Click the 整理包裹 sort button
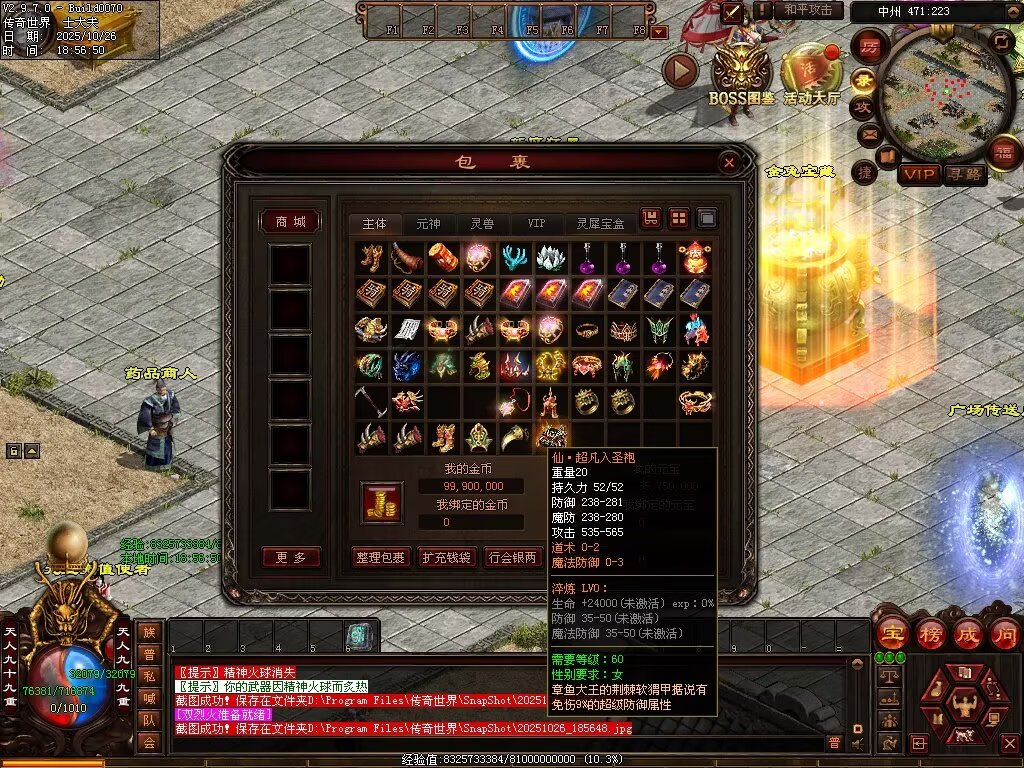The height and width of the screenshot is (768, 1024). click(x=381, y=558)
